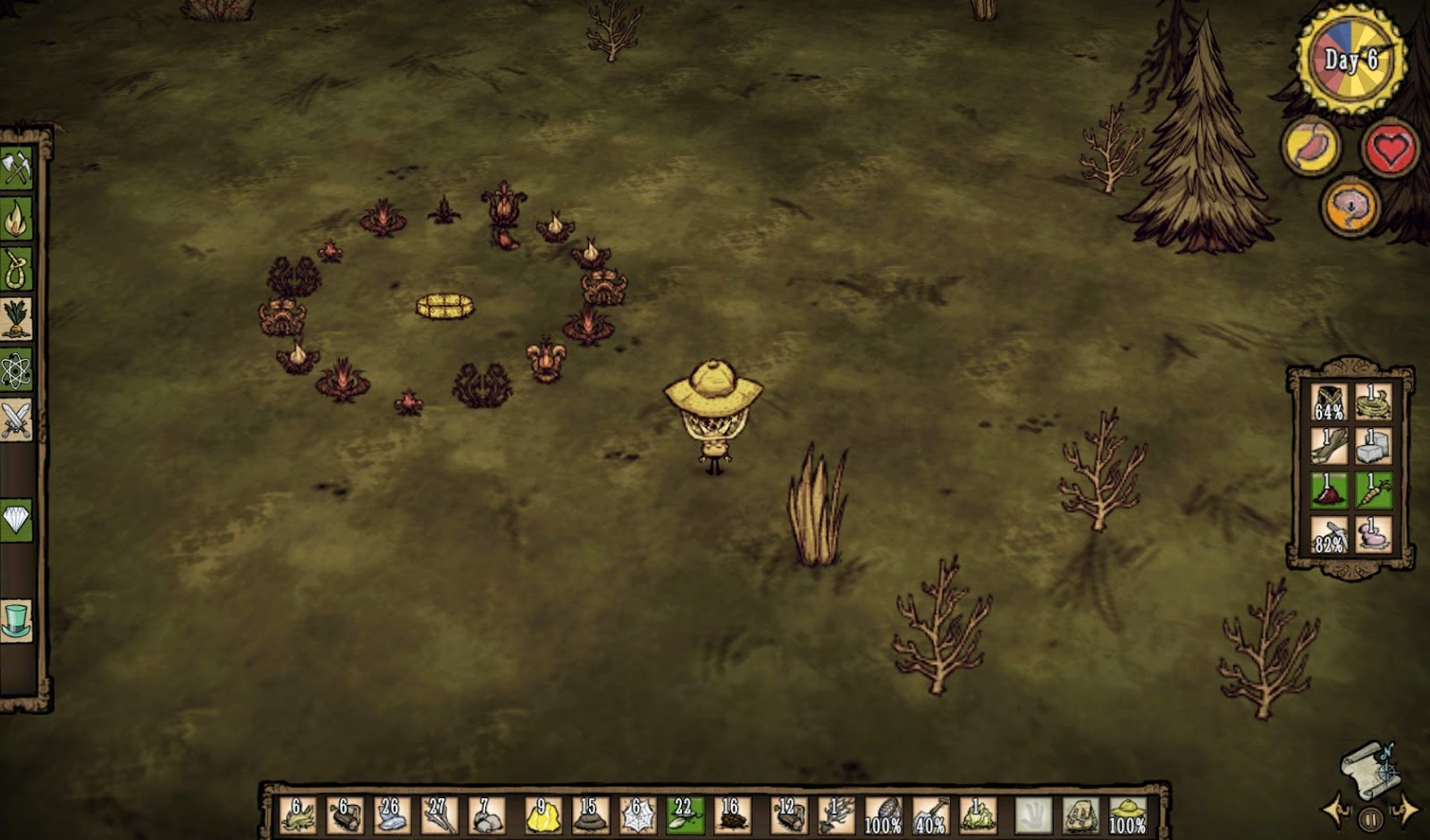Pause the game with the pause button
1430x840 pixels.
tap(1370, 818)
